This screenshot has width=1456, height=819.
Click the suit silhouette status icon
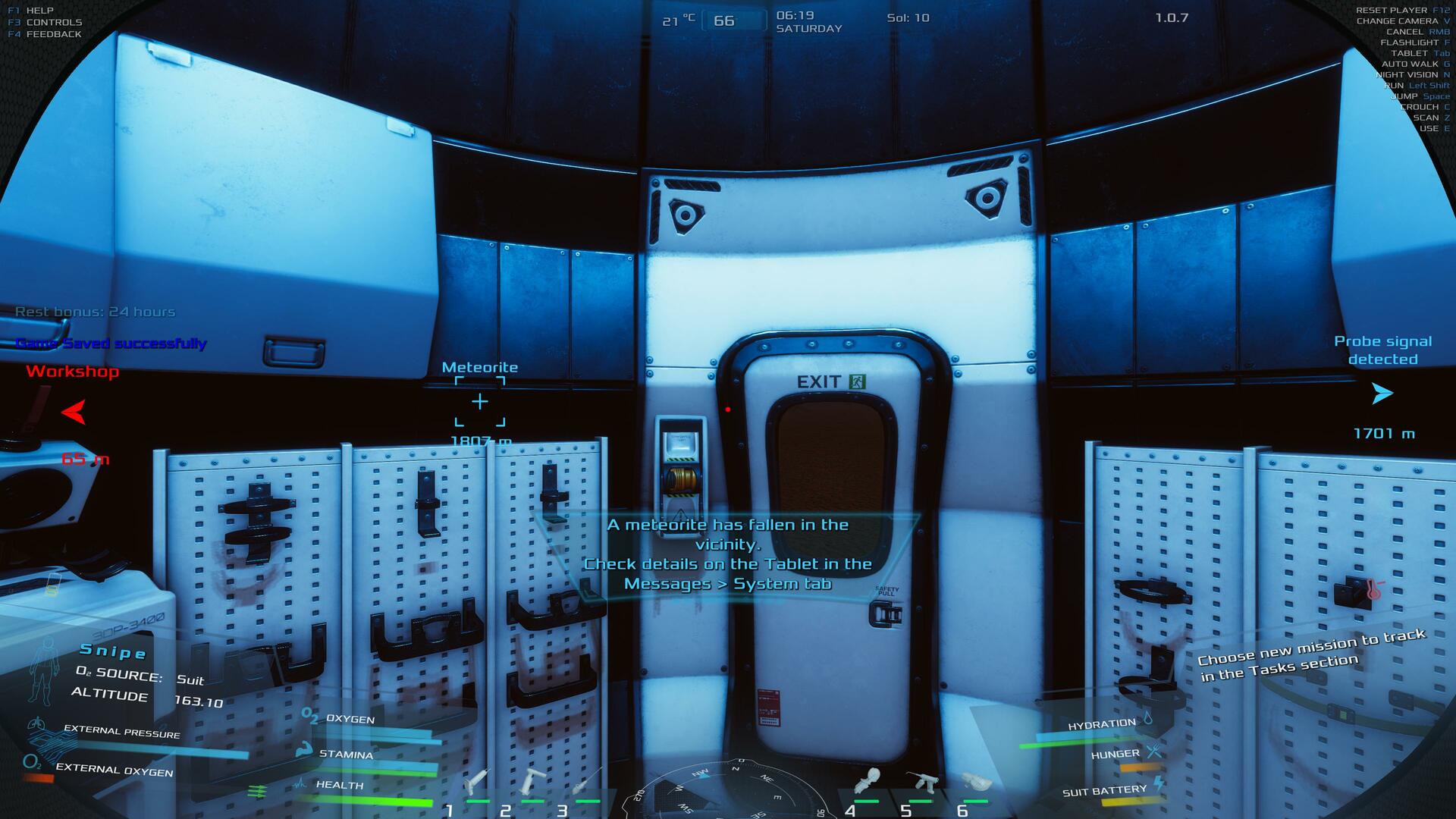(44, 670)
